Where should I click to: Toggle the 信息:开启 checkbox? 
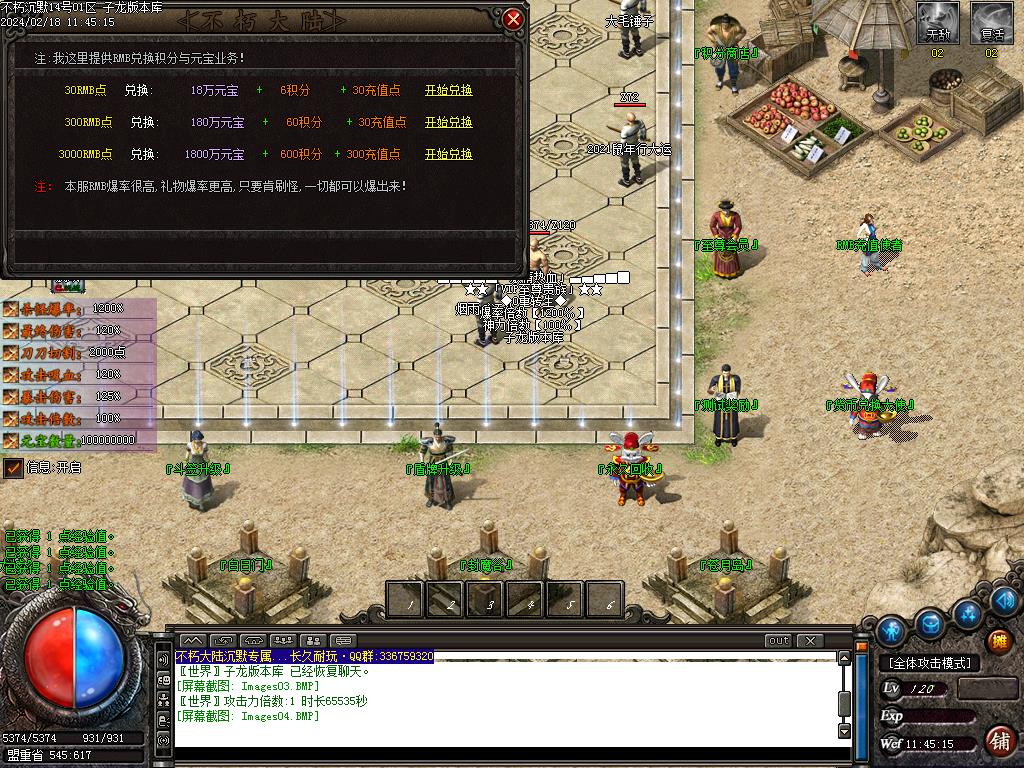[13, 467]
